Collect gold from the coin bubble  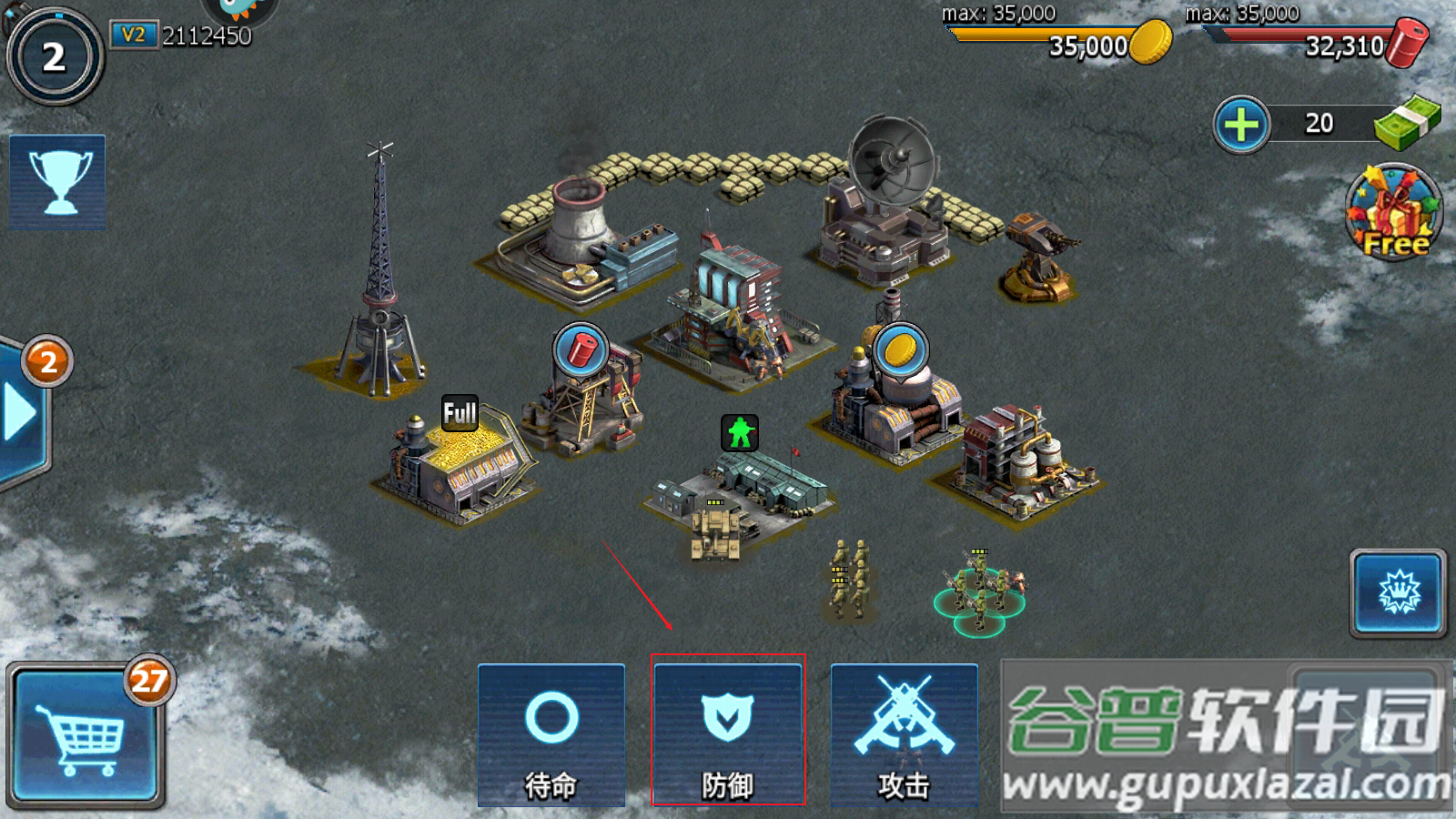(900, 349)
